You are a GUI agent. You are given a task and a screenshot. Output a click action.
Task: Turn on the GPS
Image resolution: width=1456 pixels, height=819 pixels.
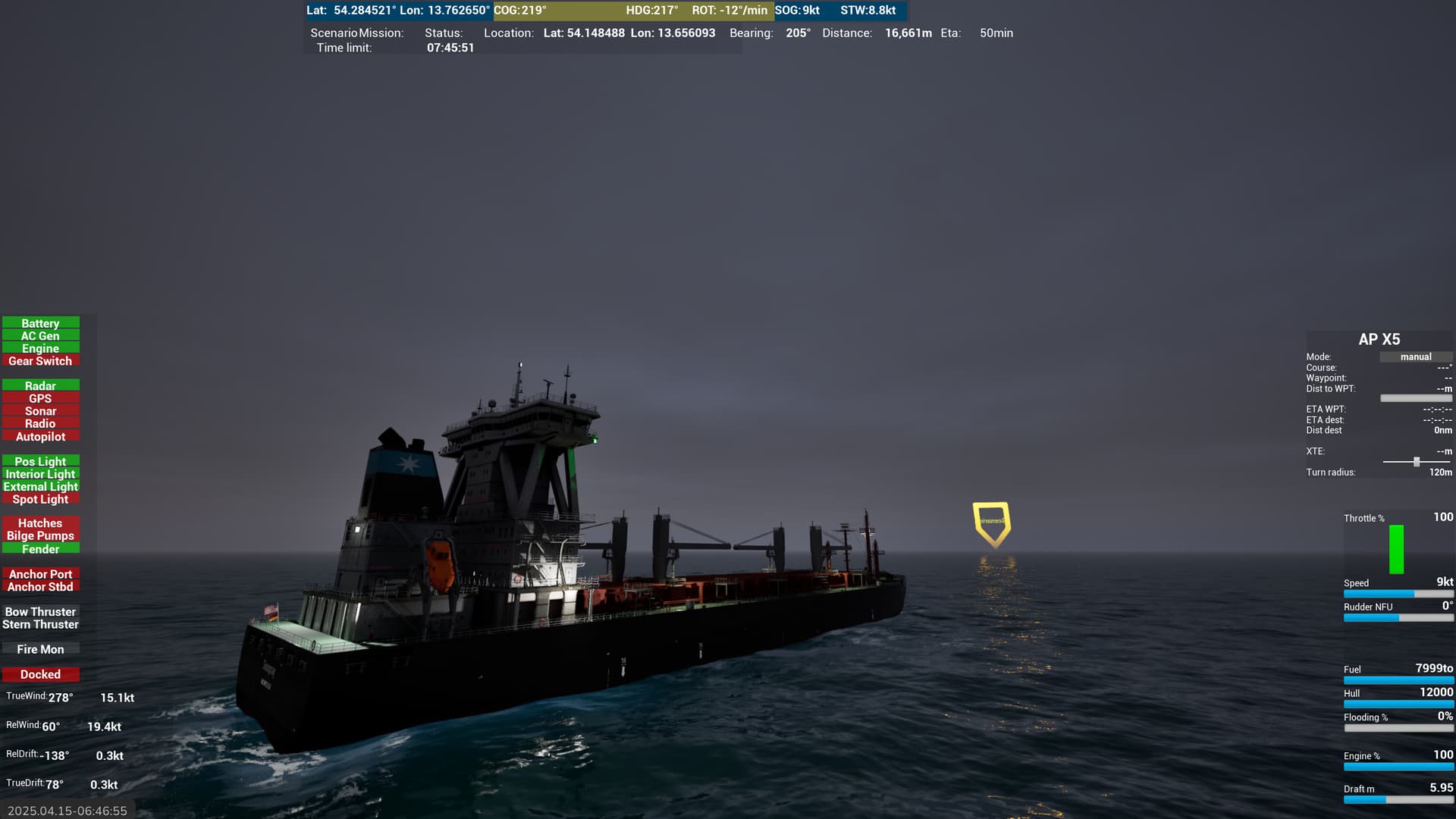click(x=40, y=398)
